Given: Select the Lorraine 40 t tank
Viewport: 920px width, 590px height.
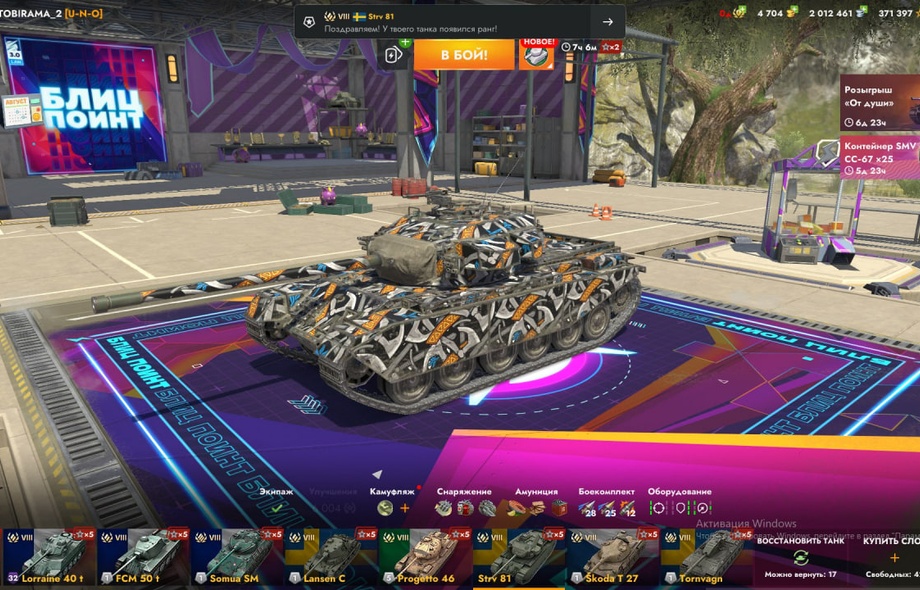Looking at the screenshot, I should (47, 557).
